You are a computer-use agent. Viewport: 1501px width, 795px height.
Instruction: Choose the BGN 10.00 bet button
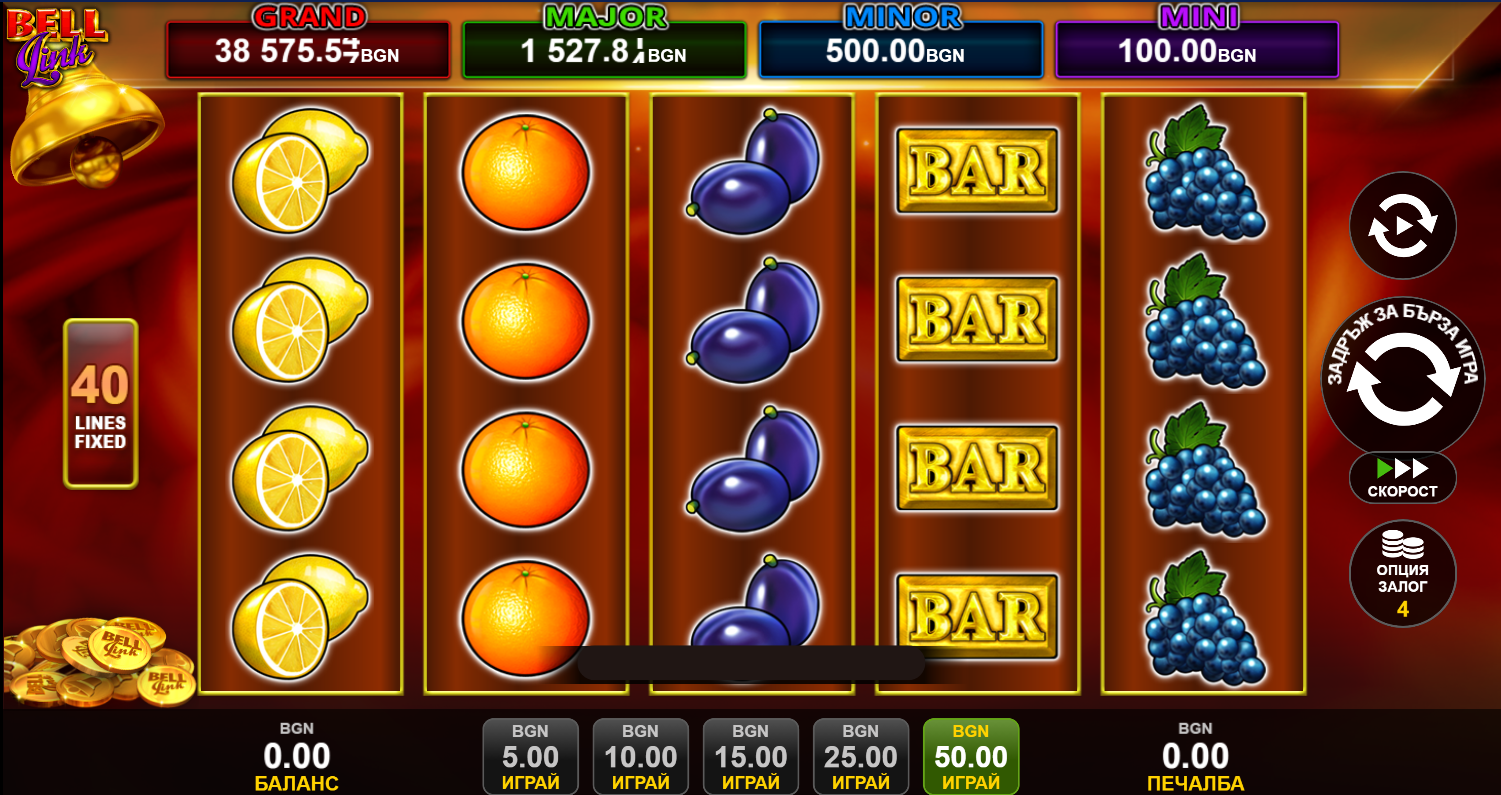[x=640, y=756]
